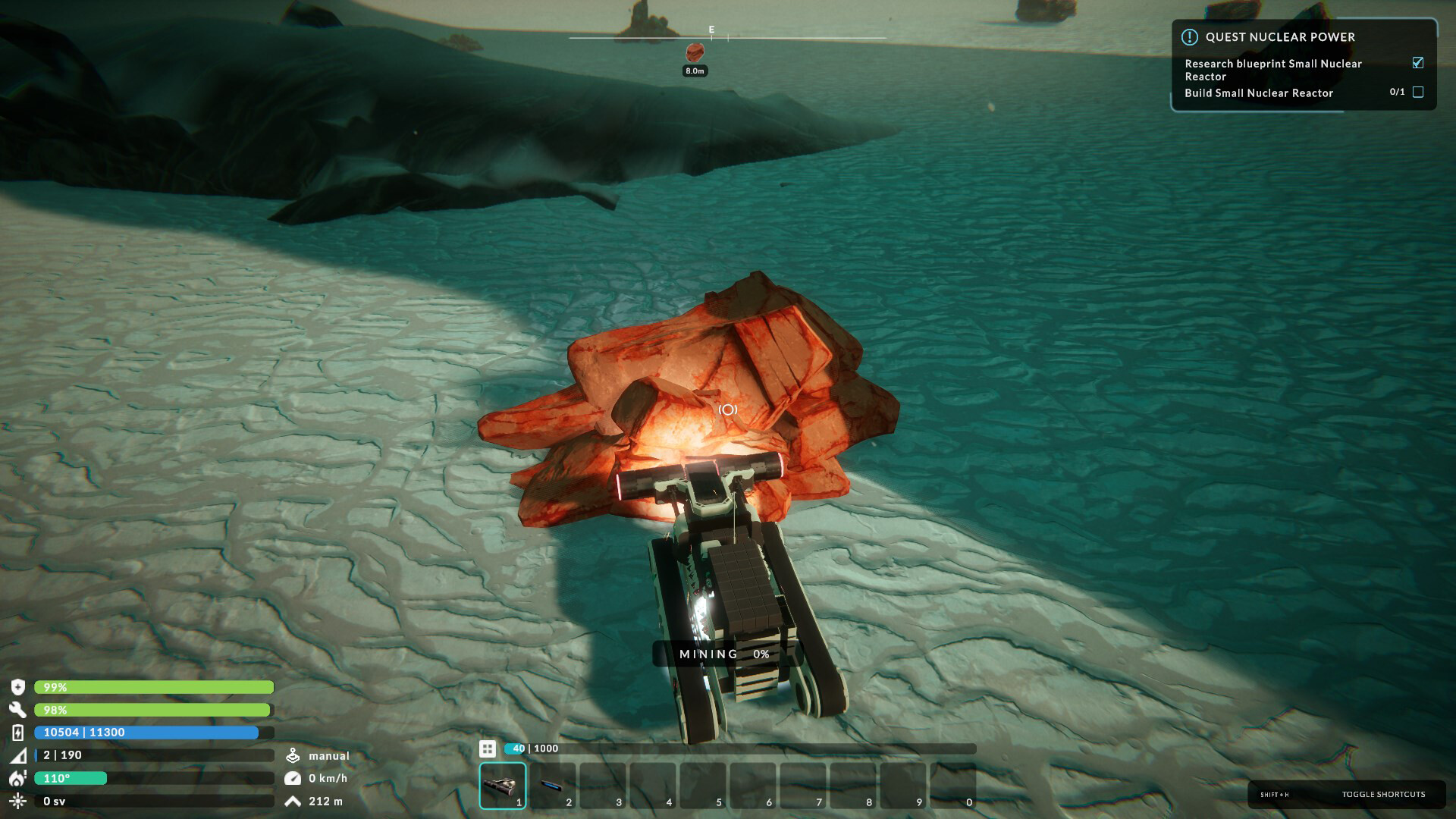Select the wrench repair status icon
The image size is (1456, 819).
[17, 710]
